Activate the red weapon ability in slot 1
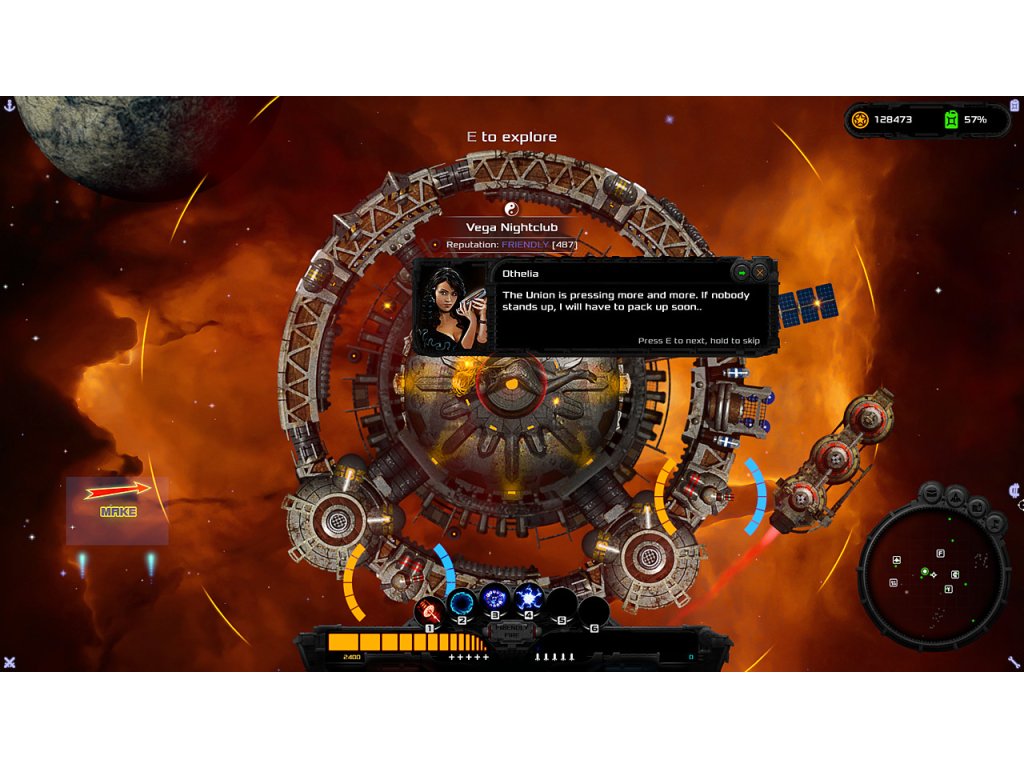This screenshot has width=1024, height=768. (x=429, y=610)
